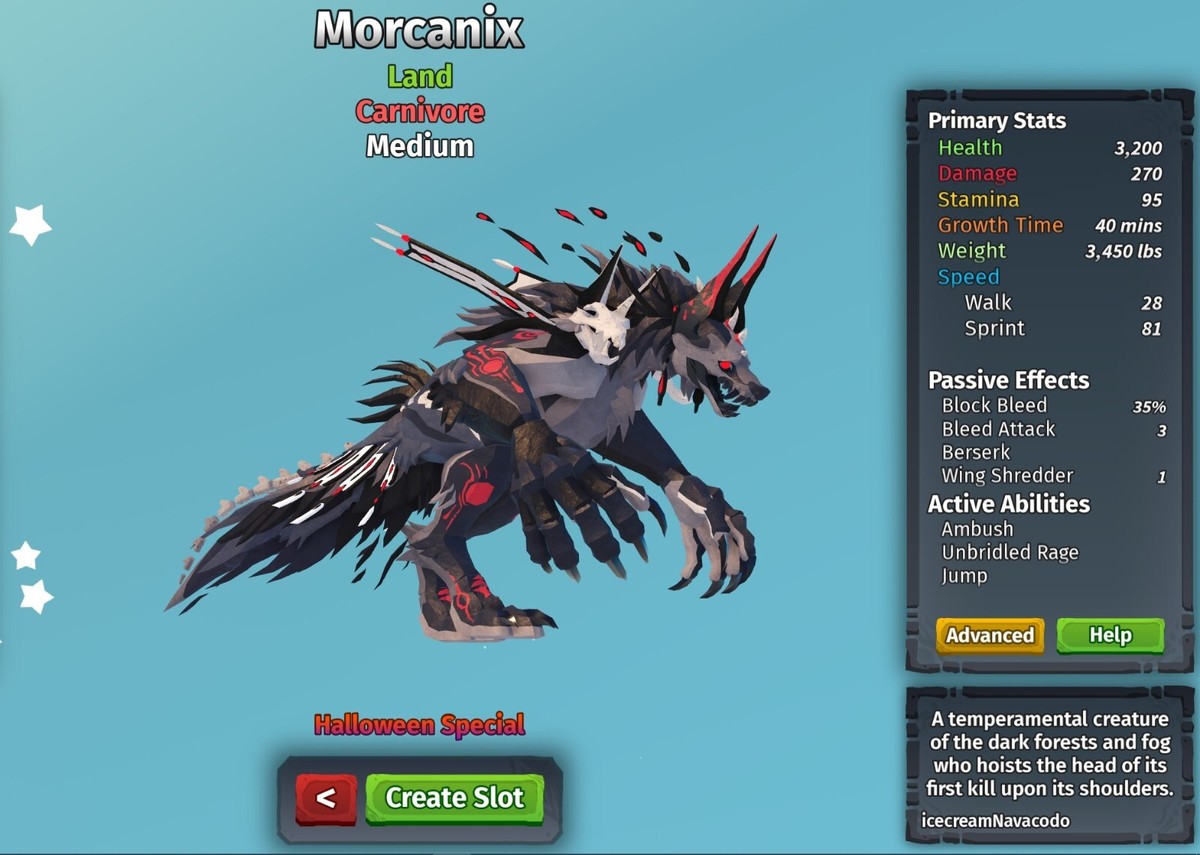Show the Help information
1200x855 pixels.
(x=1110, y=635)
